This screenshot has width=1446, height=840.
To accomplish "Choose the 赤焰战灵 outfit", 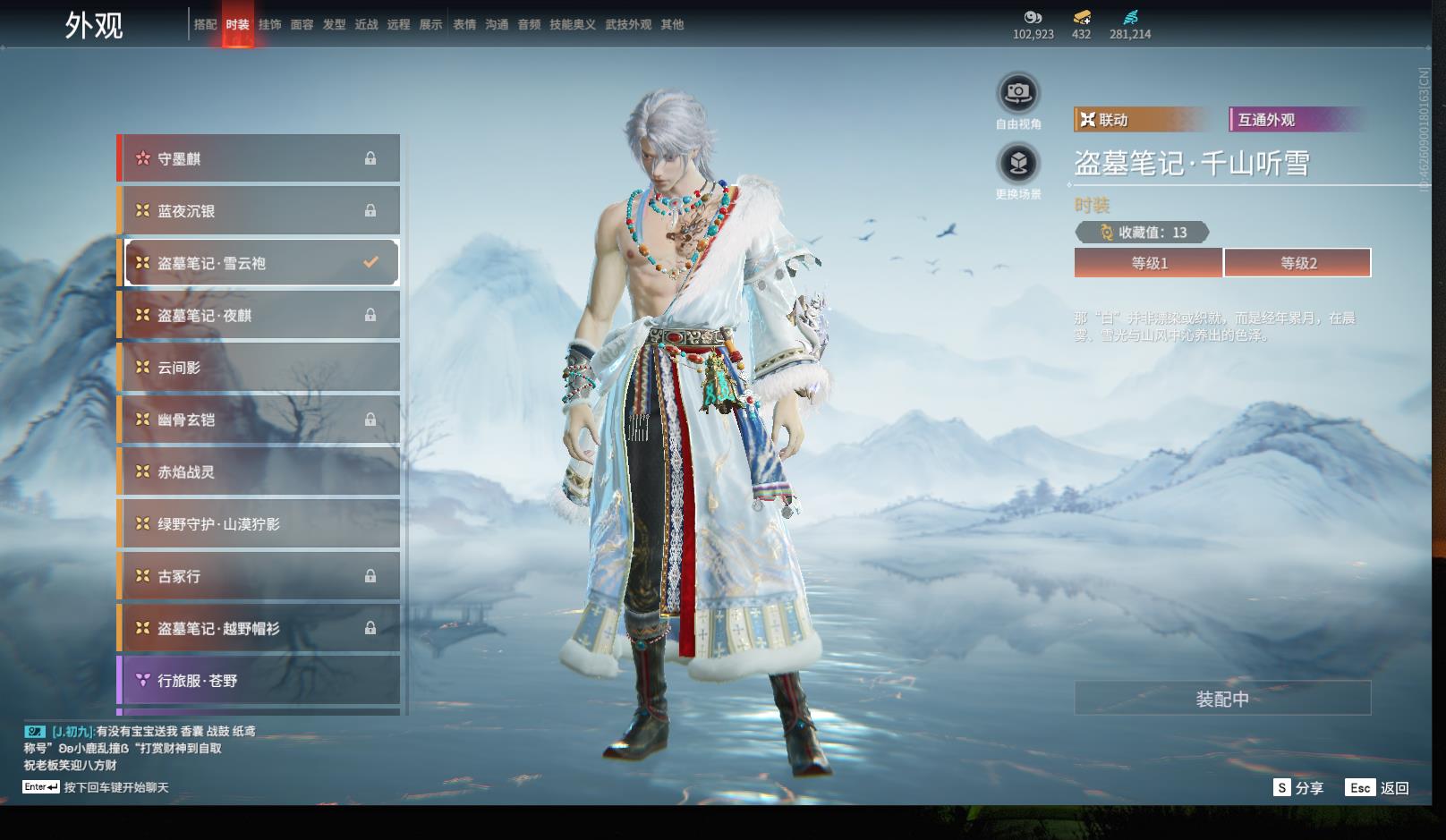I will click(x=259, y=472).
